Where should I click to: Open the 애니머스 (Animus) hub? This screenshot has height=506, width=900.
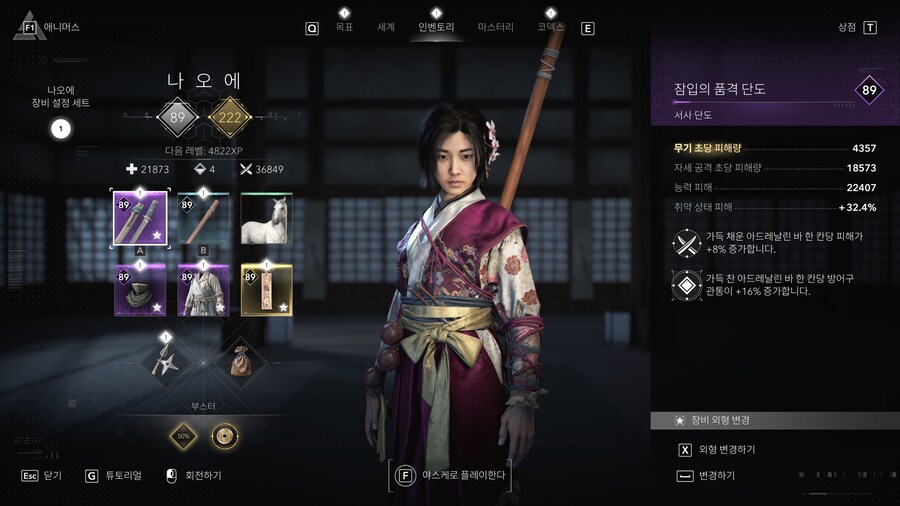(x=62, y=27)
